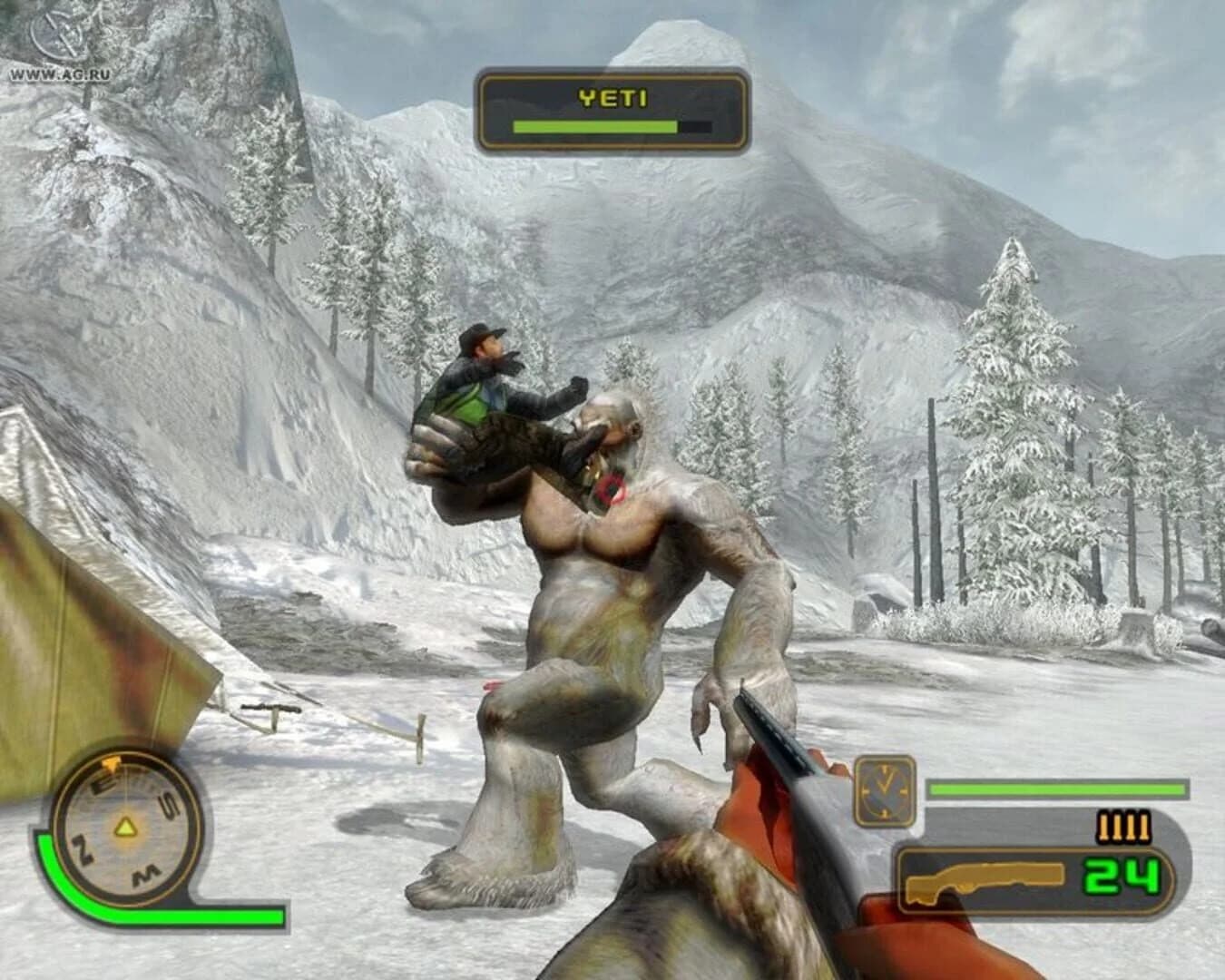The image size is (1225, 980).
Task: Click the dark portion of the yeti health bar
Action: pyautogui.click(x=694, y=125)
